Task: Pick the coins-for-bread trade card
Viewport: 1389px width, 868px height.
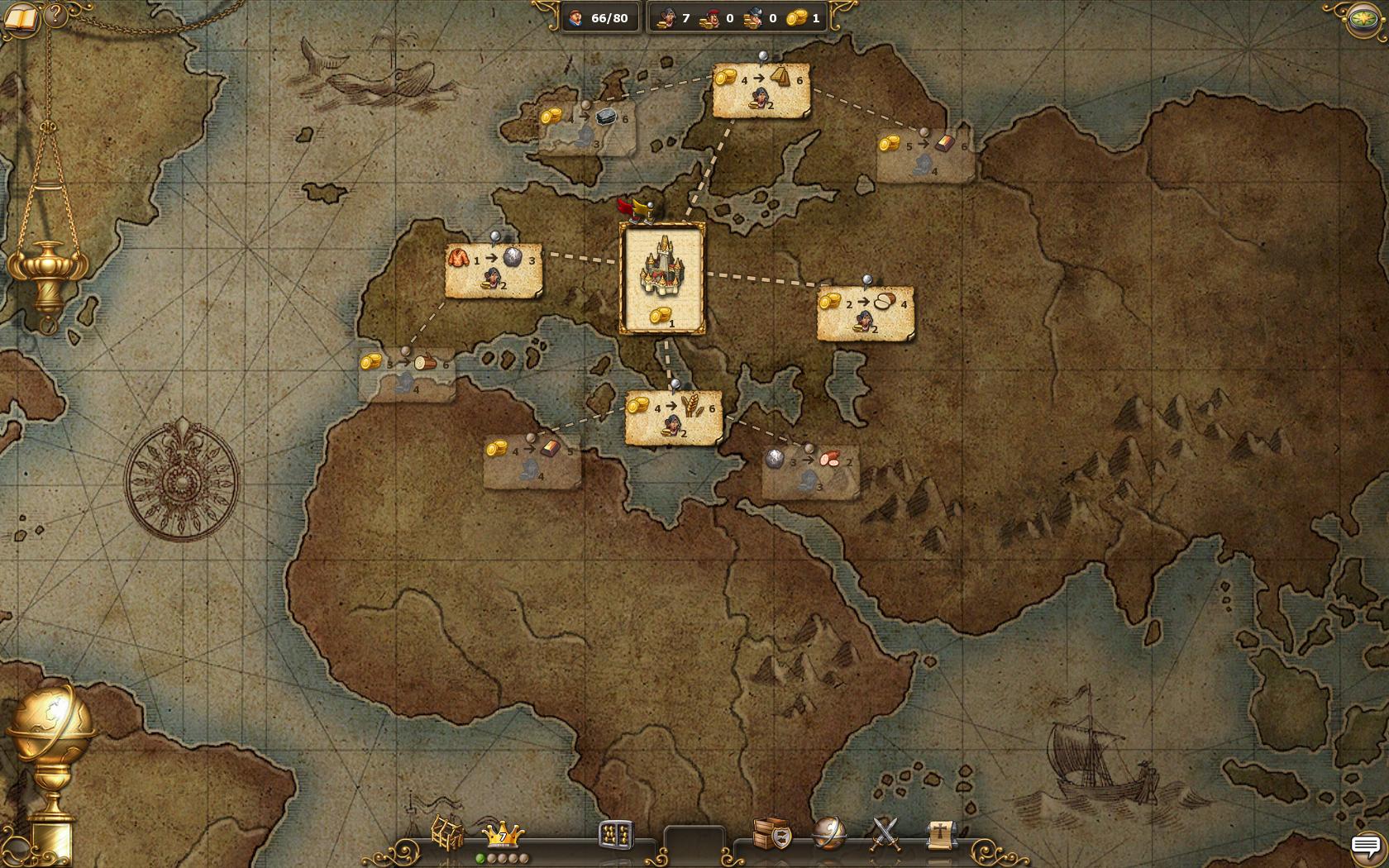Action: click(x=866, y=313)
